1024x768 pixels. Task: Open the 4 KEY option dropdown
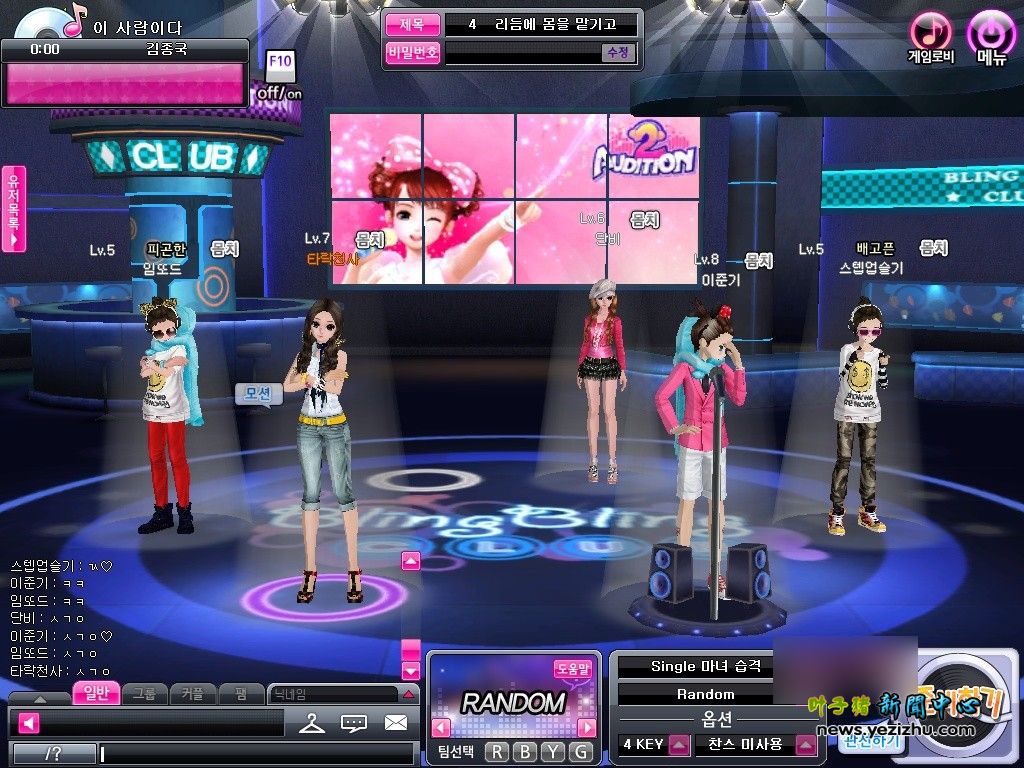(679, 744)
